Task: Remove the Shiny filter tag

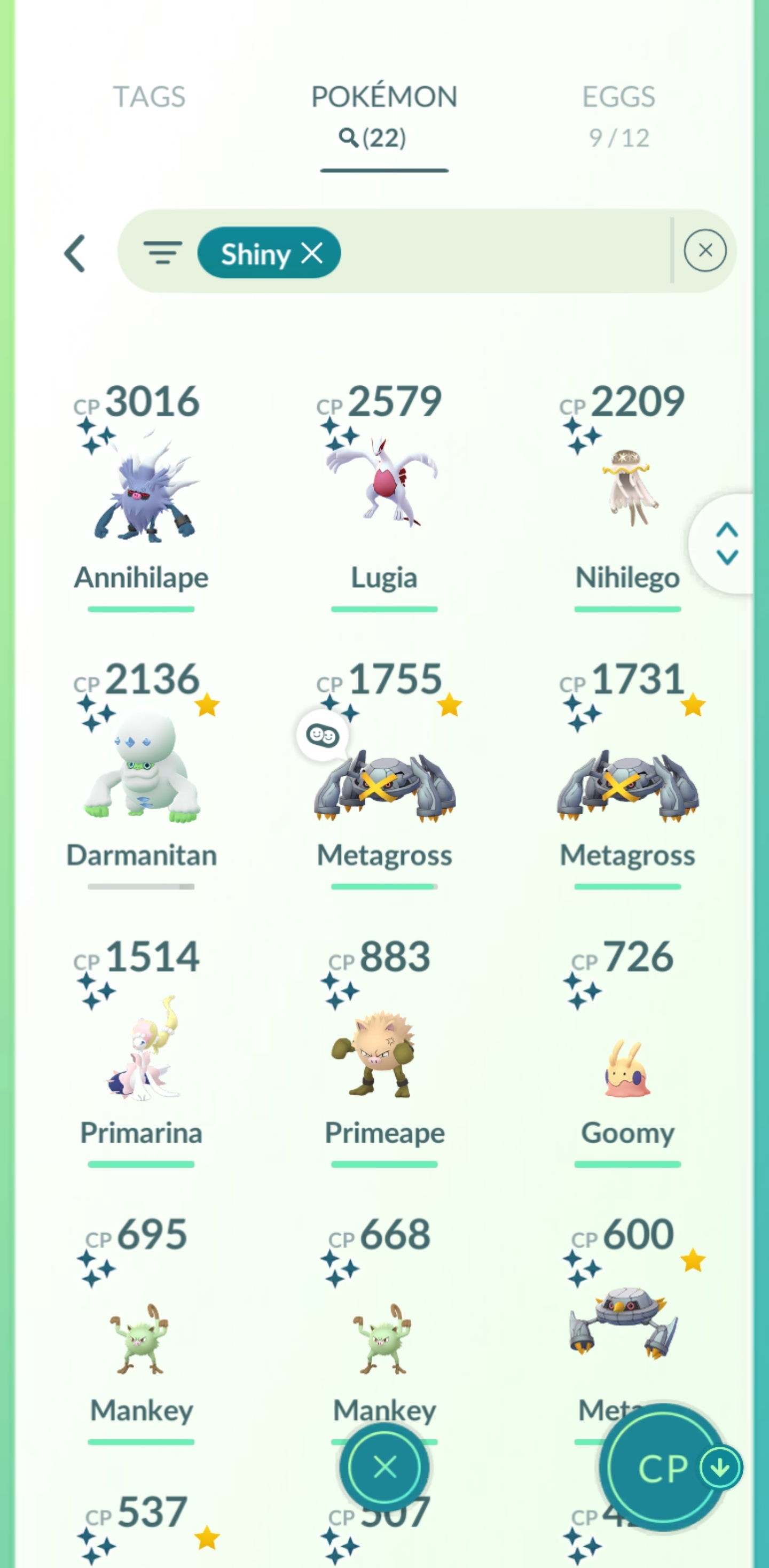Action: point(312,253)
